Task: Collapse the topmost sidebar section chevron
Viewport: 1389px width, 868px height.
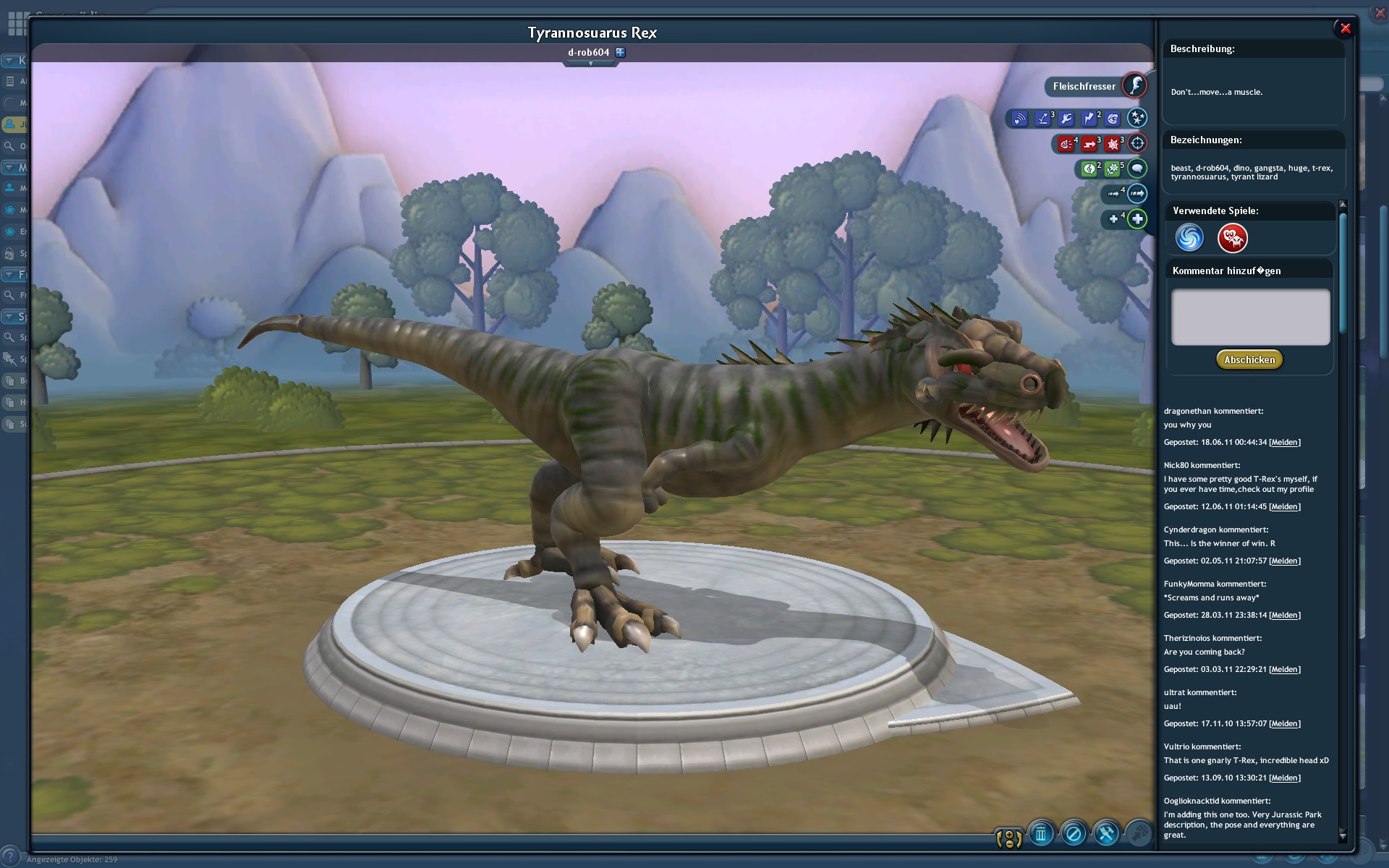Action: [8, 60]
